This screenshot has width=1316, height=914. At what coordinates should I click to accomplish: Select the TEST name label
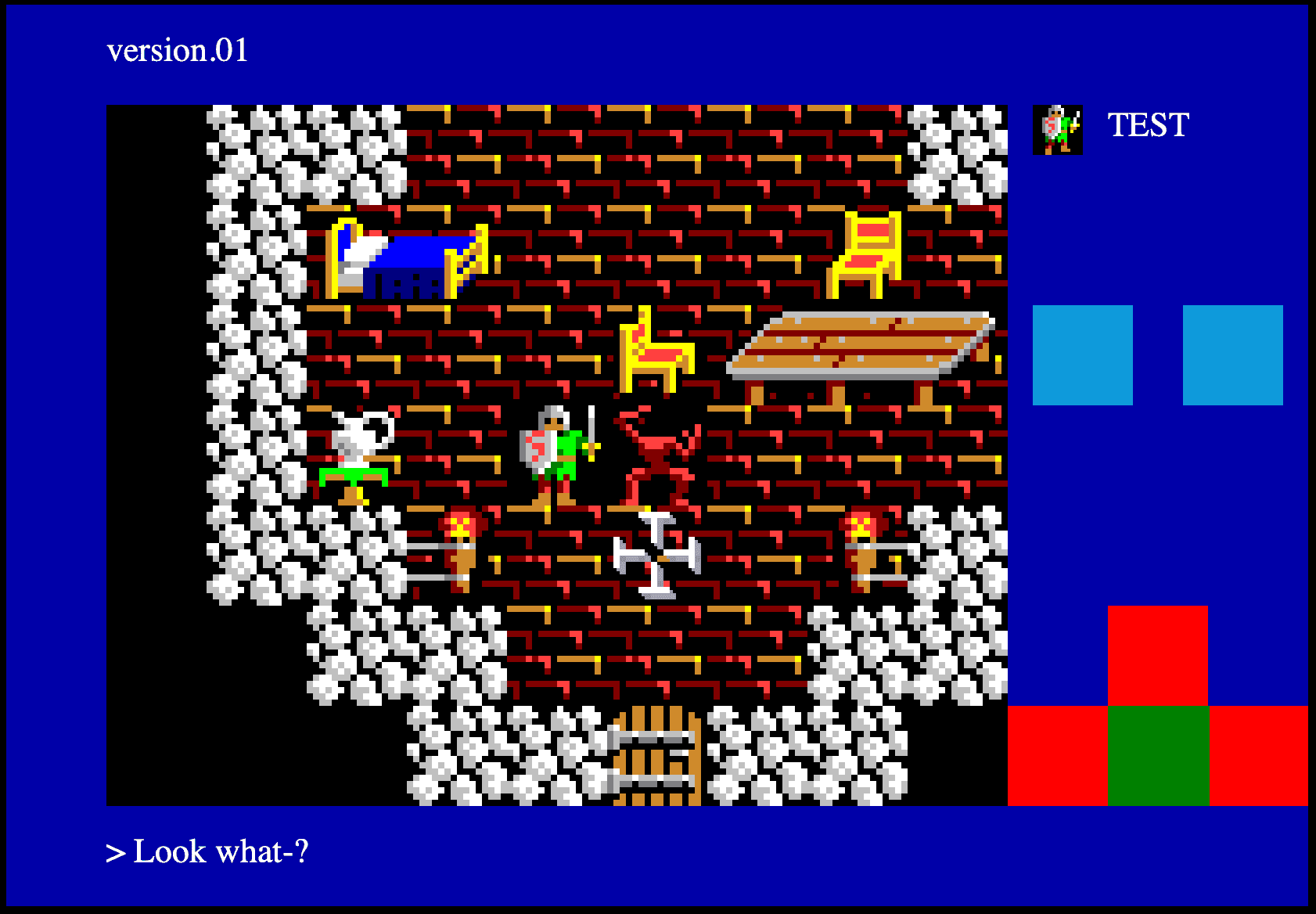[x=1147, y=124]
